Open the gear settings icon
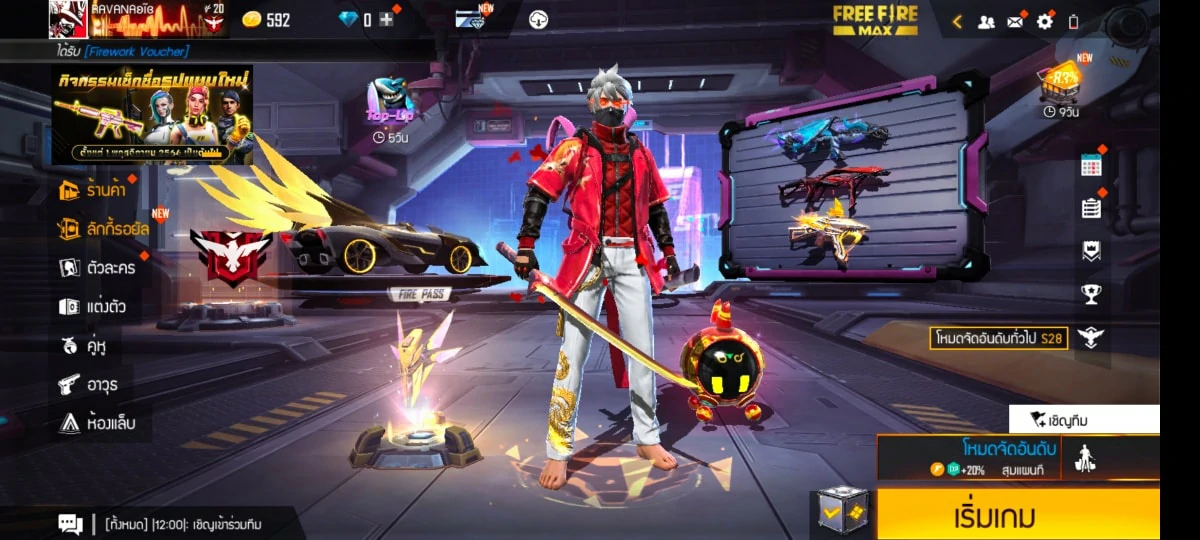Image resolution: width=1200 pixels, height=540 pixels. pos(1044,21)
